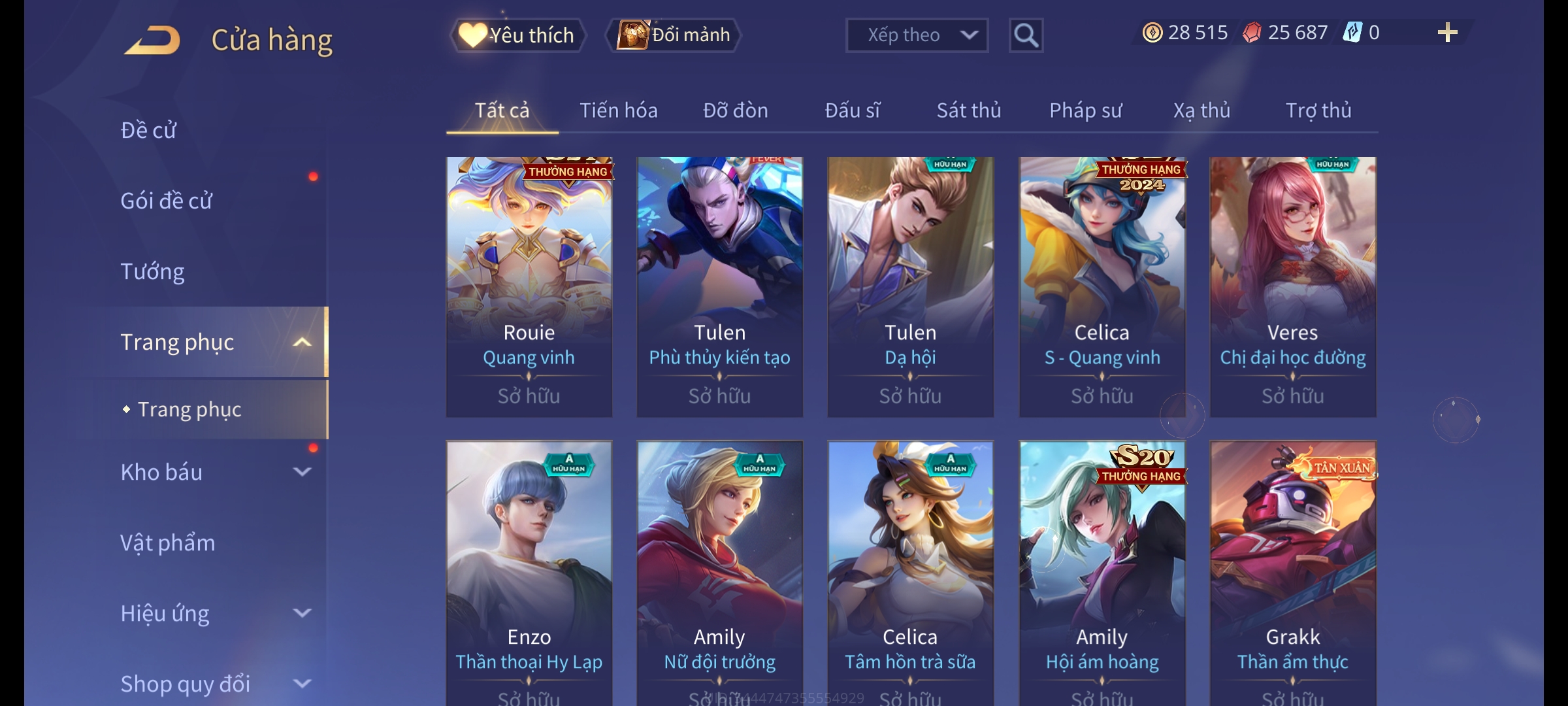Select the Rouie Quang vinh skin card
This screenshot has height=706, width=1568.
[x=529, y=286]
